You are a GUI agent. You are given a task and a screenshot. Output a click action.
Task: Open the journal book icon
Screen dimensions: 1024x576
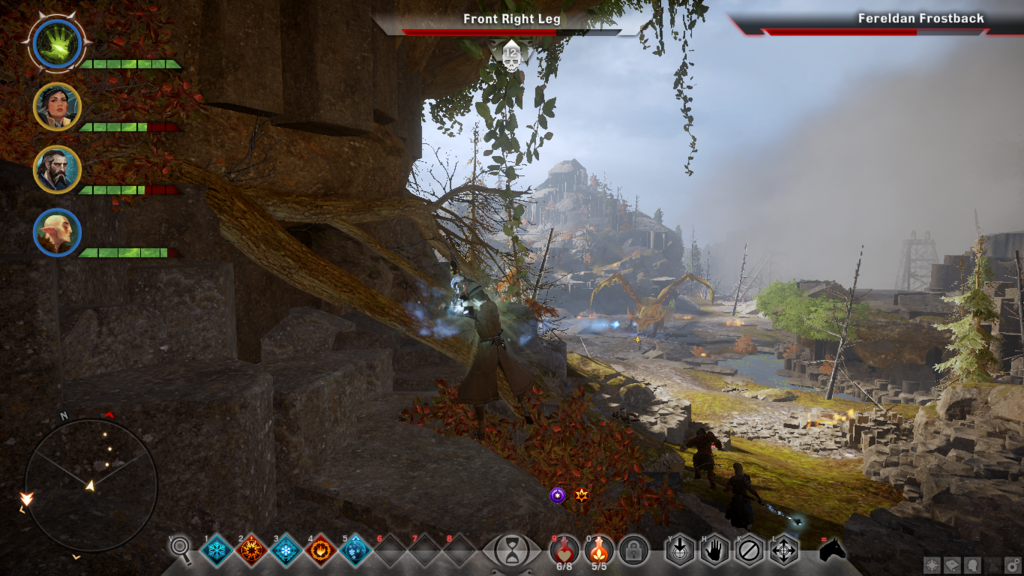950,565
